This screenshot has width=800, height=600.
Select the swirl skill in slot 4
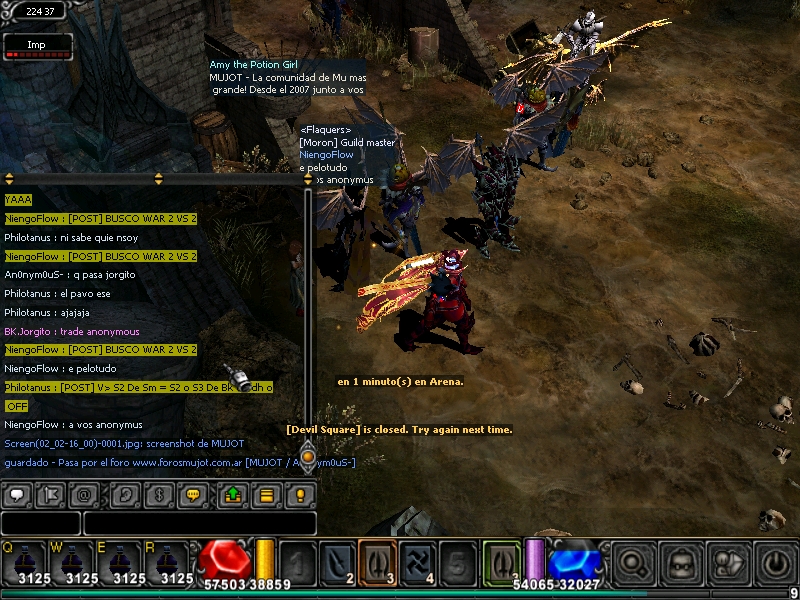(417, 563)
